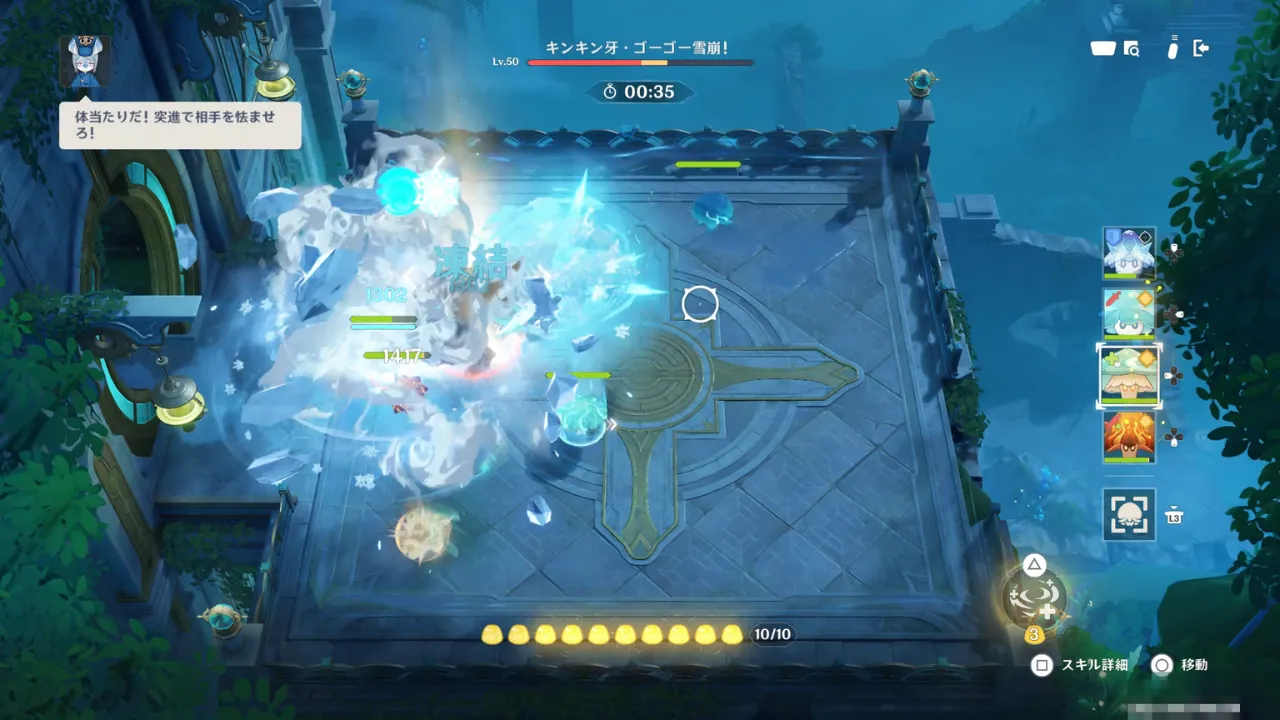Activate the swirling heal skill icon
This screenshot has height=720, width=1280.
coord(1035,598)
